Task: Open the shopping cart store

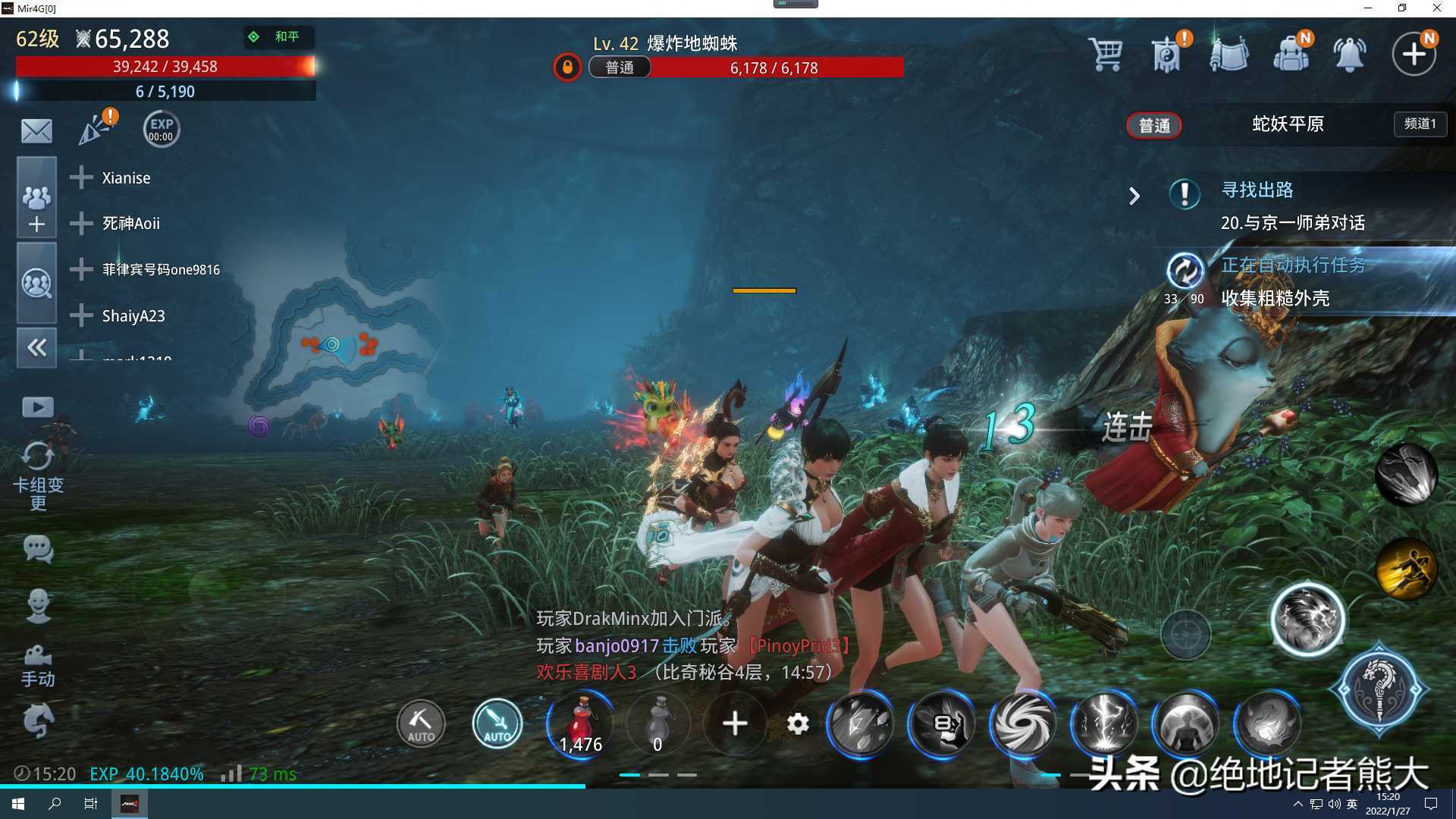Action: tap(1105, 55)
